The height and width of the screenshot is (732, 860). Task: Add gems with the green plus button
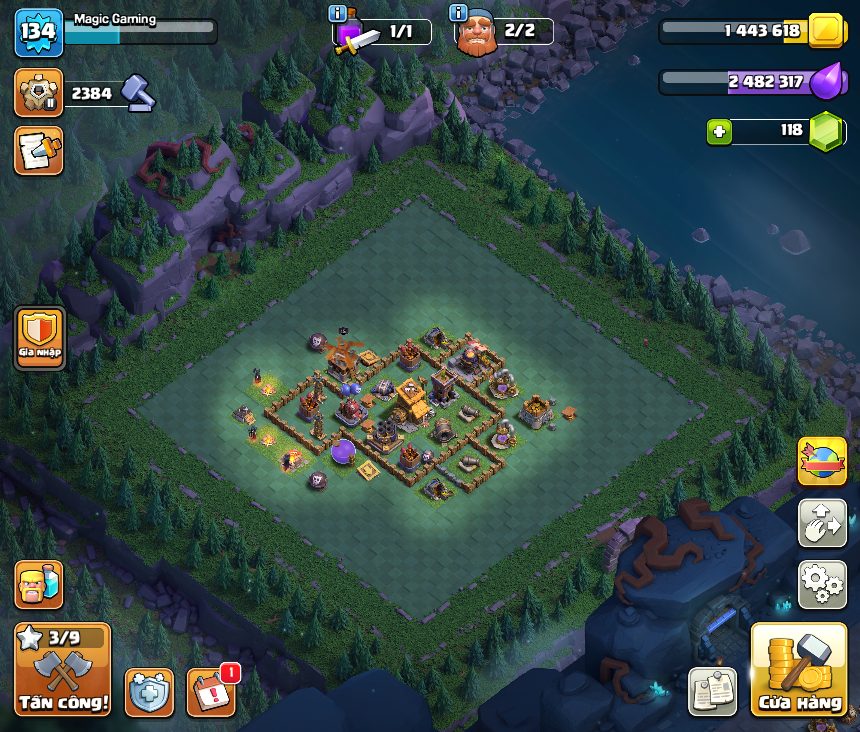click(718, 131)
